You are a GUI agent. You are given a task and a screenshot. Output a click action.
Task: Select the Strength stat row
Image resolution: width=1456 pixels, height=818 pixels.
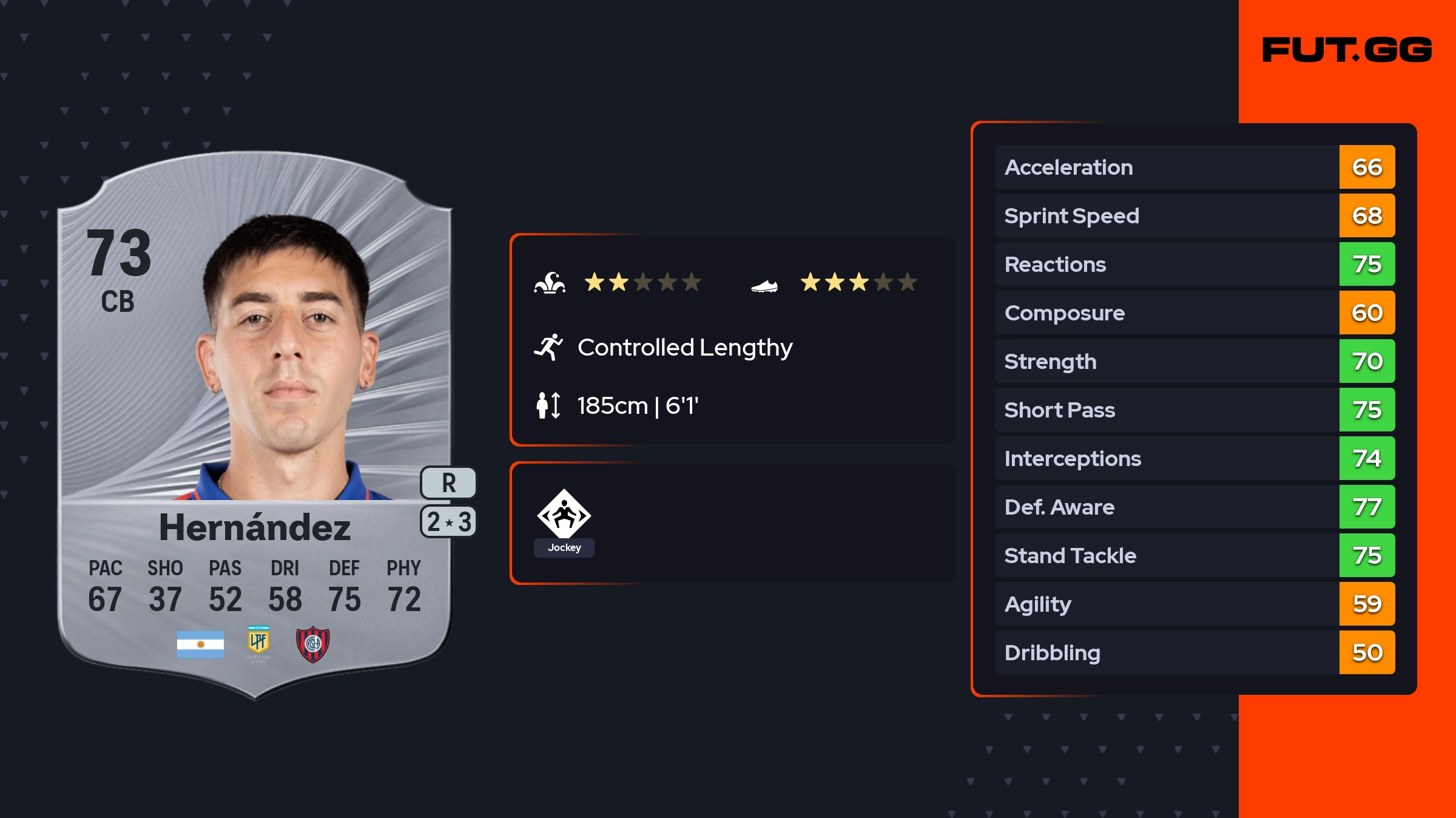pyautogui.click(x=1194, y=361)
